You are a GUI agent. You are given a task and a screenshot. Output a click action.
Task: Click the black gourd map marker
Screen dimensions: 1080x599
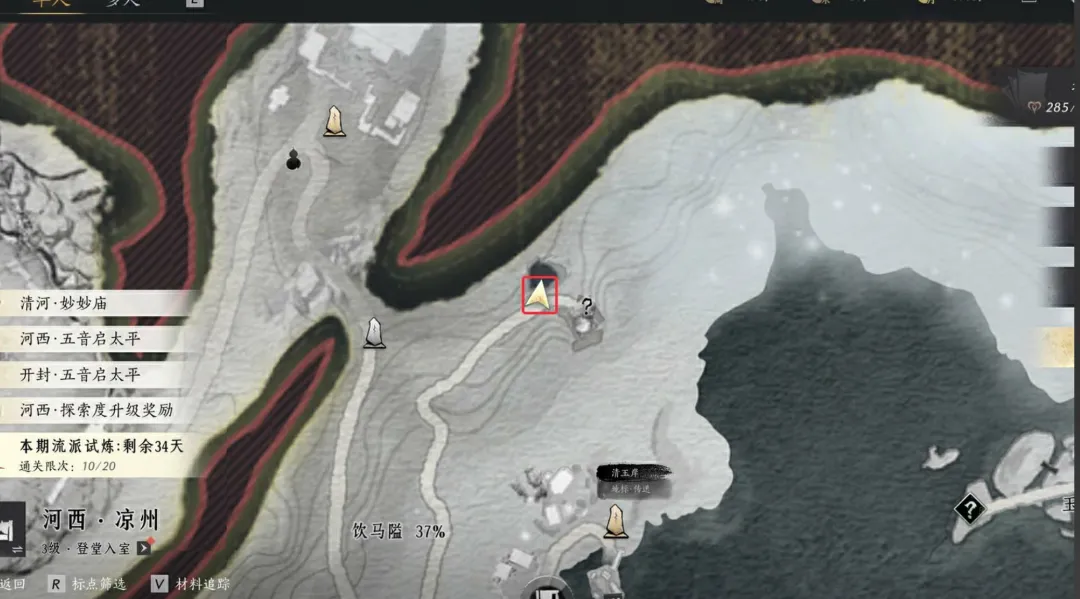point(293,160)
